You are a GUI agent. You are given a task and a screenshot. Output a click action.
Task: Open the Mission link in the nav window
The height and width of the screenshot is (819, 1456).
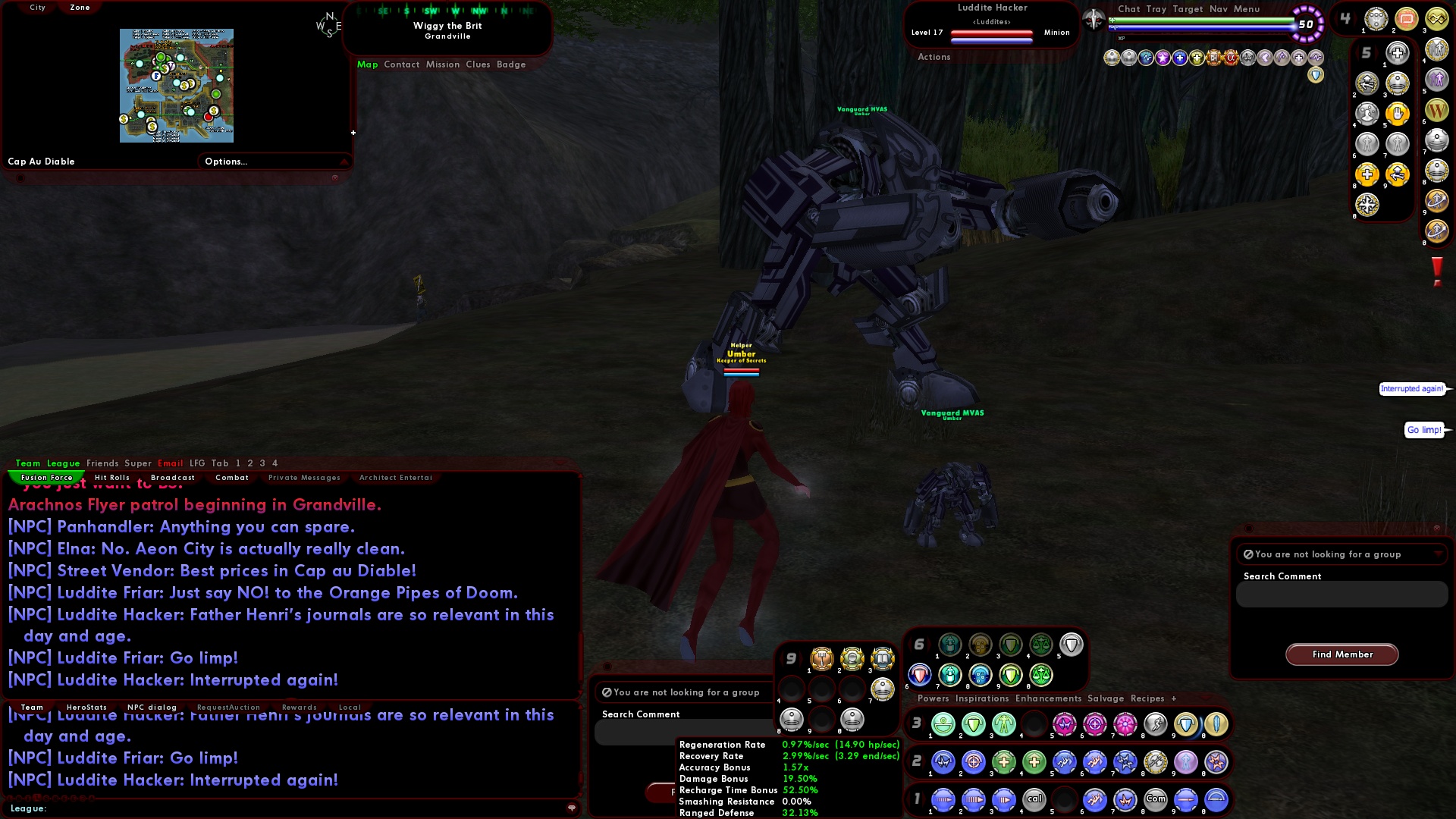point(443,64)
